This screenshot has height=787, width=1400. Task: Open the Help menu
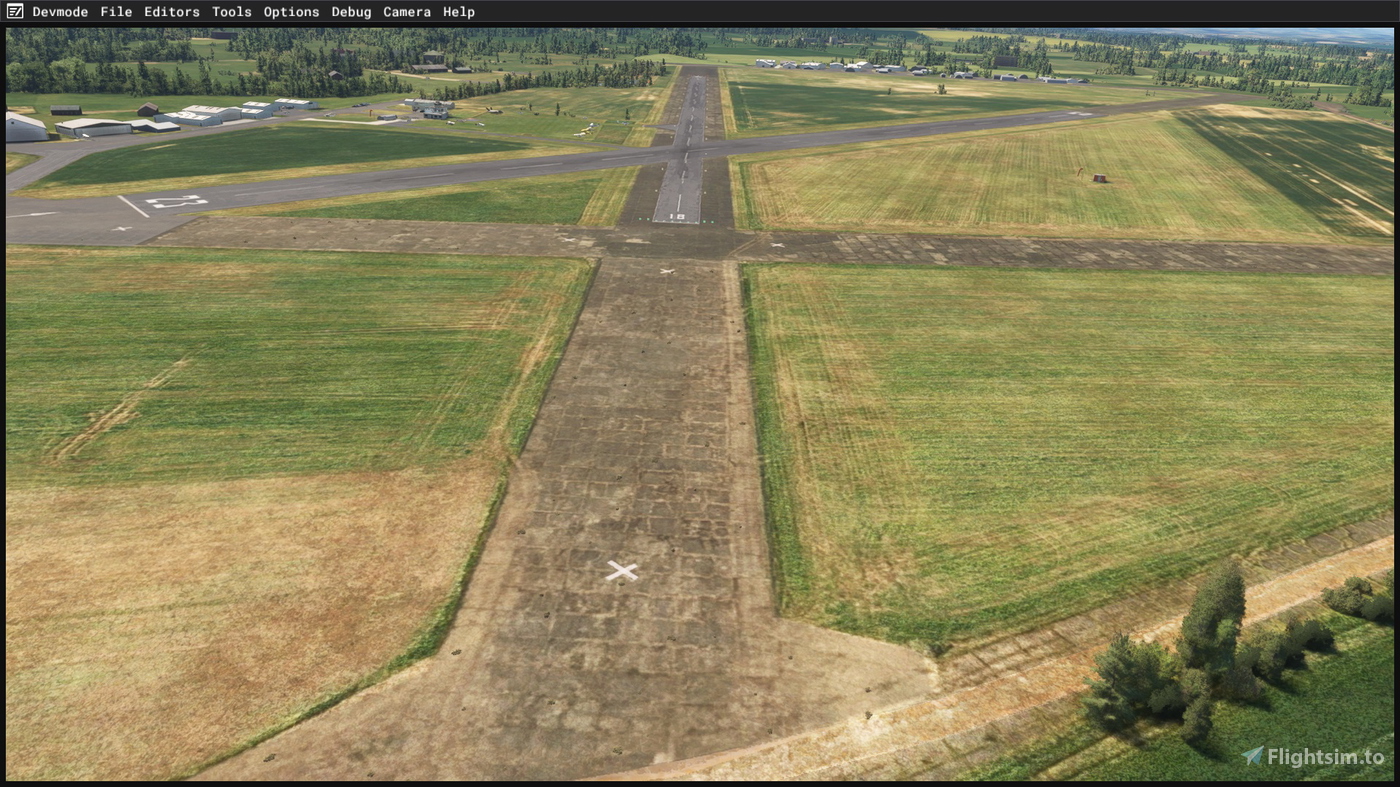(459, 11)
